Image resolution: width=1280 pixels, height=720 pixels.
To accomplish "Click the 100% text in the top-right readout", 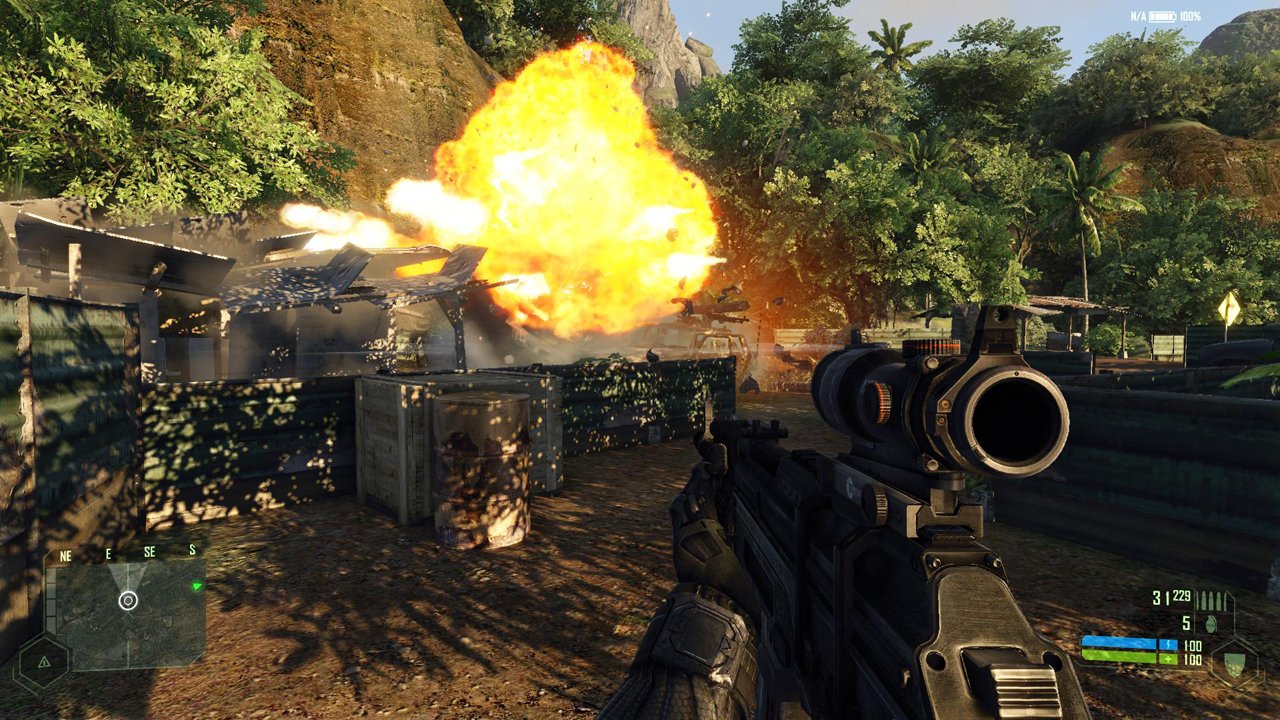I will point(1190,16).
